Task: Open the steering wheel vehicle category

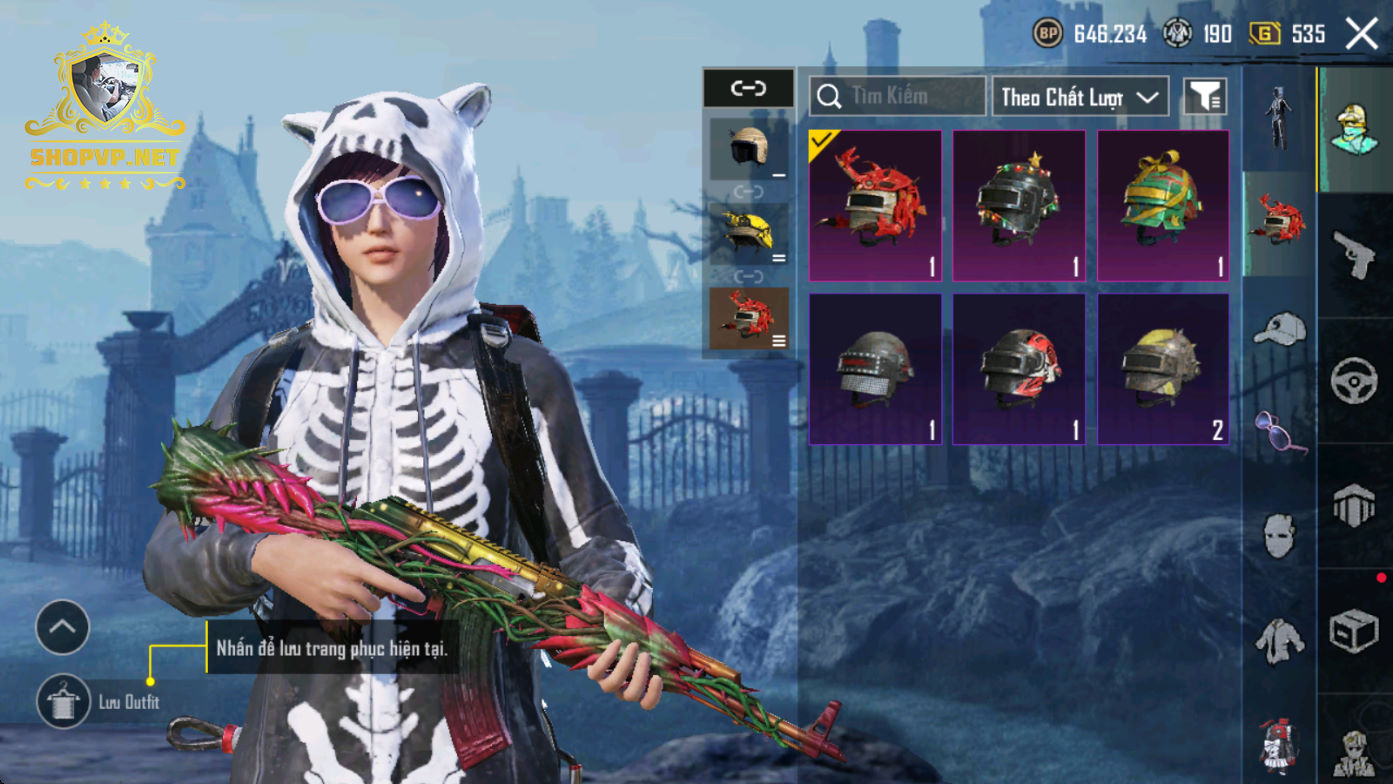Action: pos(1355,381)
